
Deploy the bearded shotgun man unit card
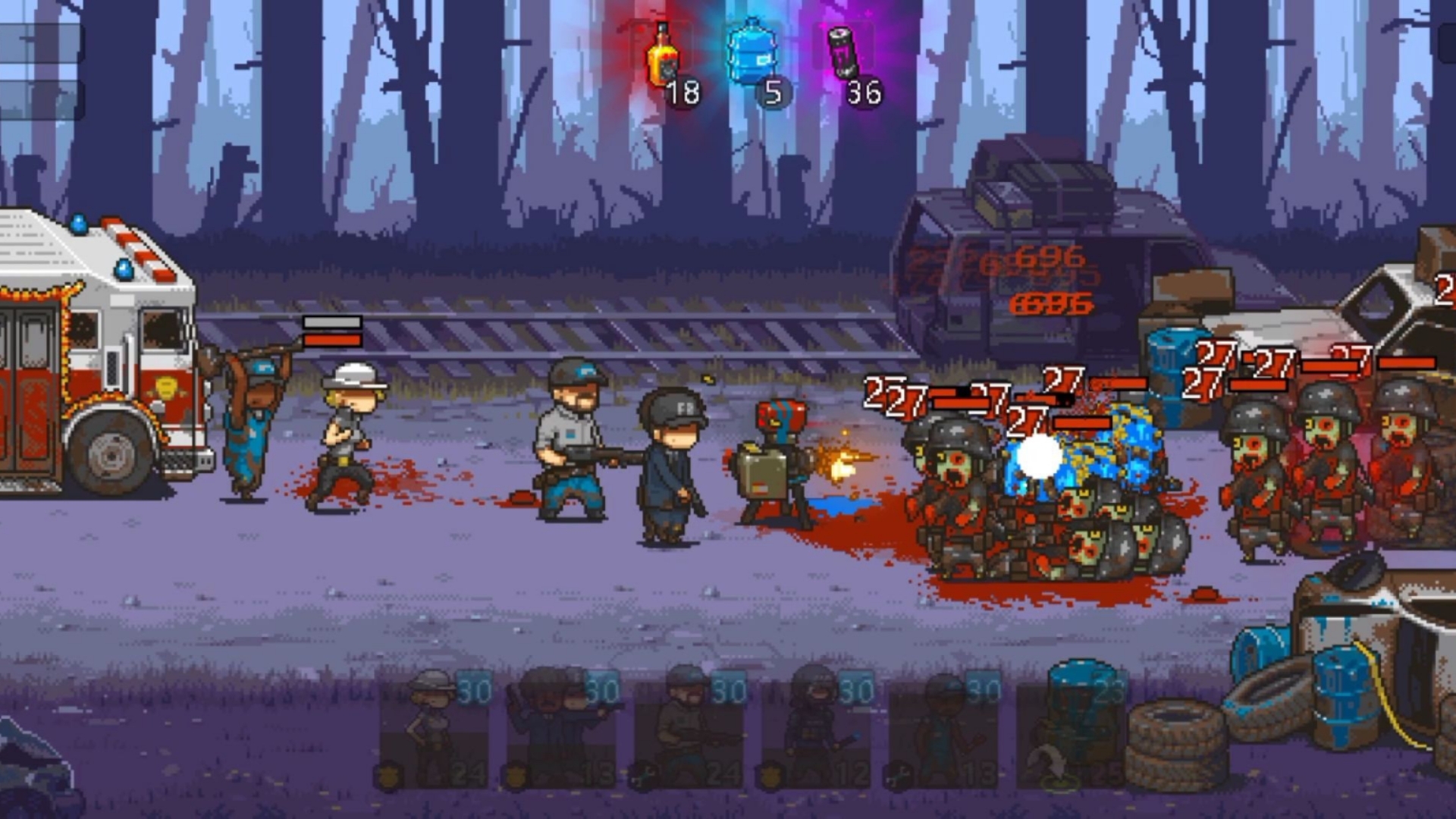689,730
